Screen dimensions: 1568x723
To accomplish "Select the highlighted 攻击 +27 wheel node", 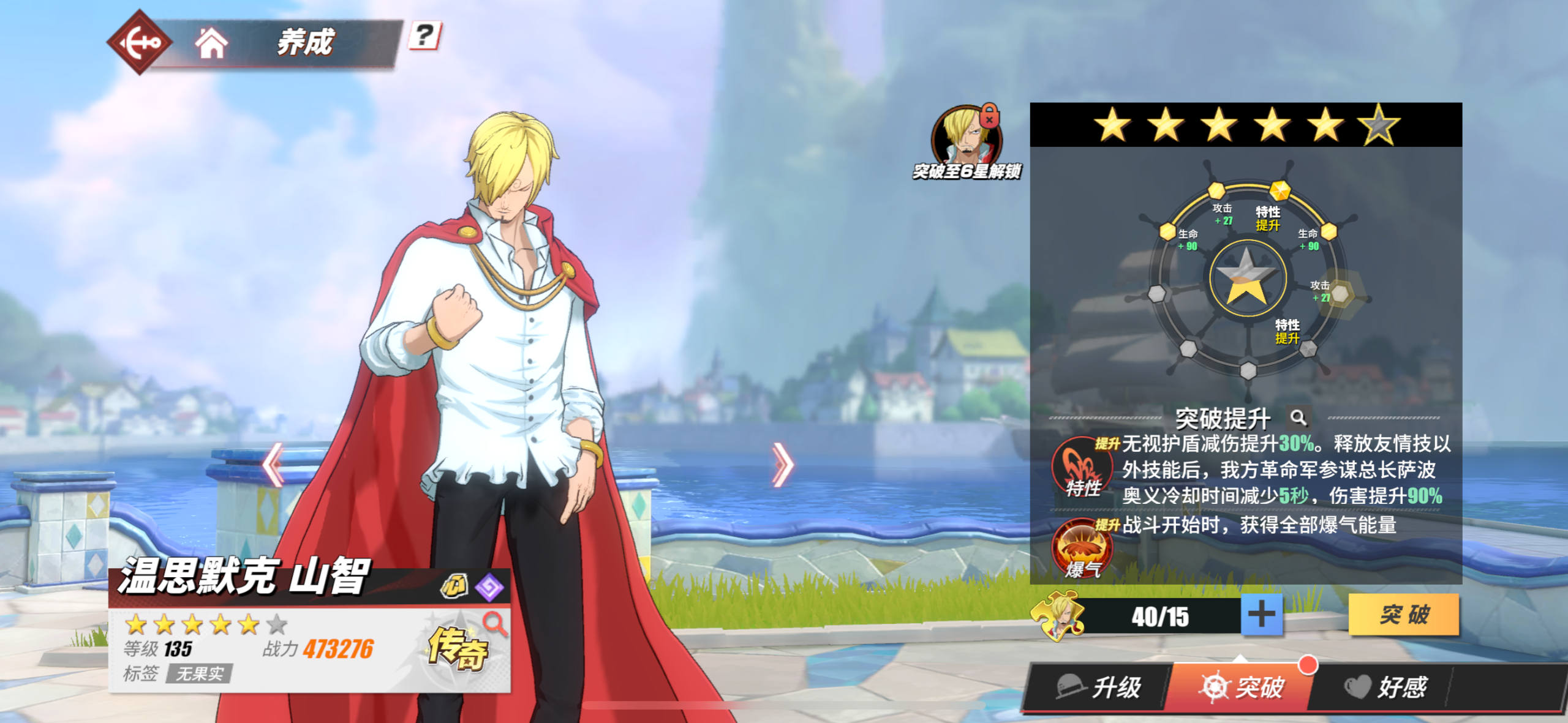I will pos(1340,294).
